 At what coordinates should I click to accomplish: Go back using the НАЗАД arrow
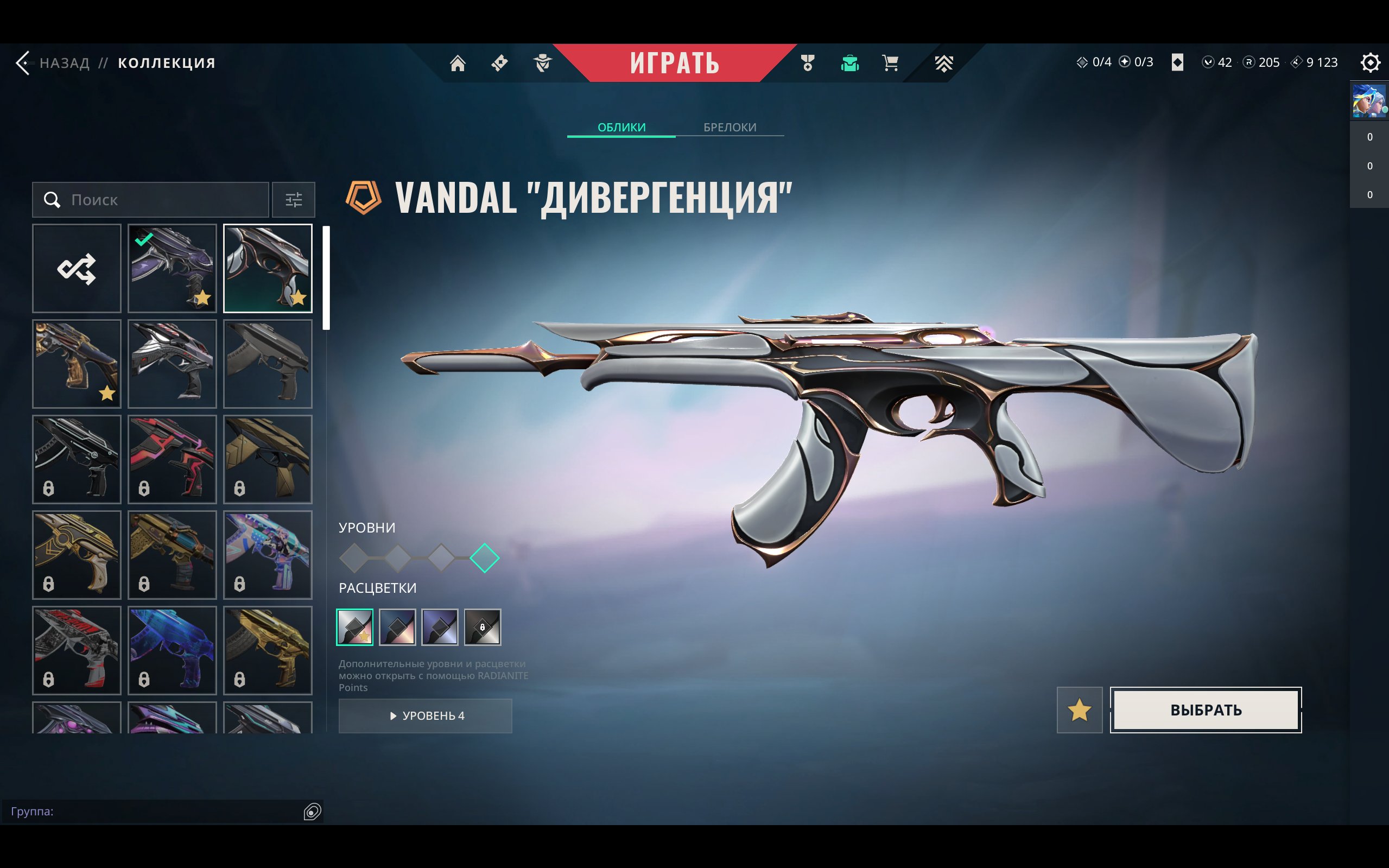click(24, 62)
